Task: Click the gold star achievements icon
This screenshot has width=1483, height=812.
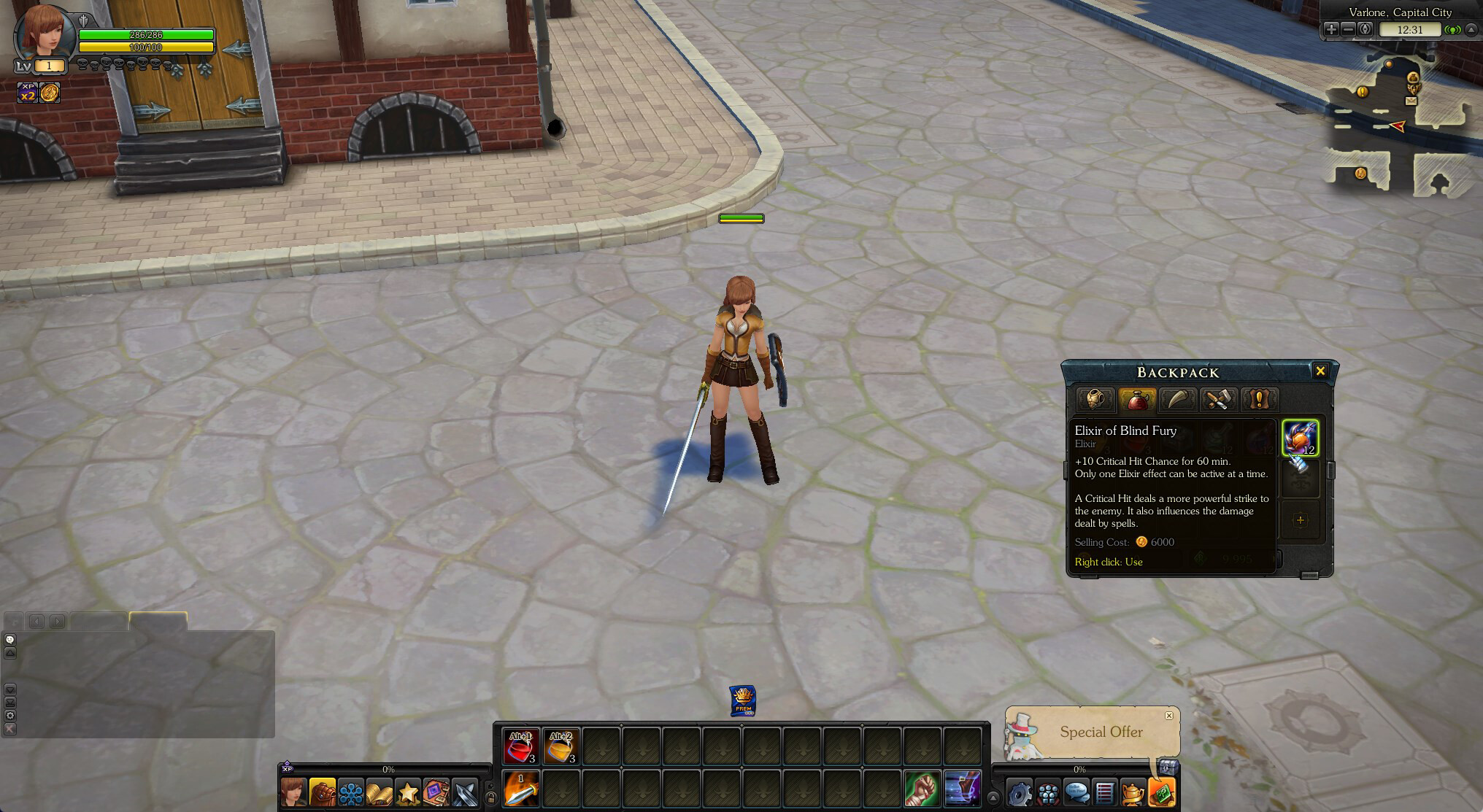Action: point(409,794)
